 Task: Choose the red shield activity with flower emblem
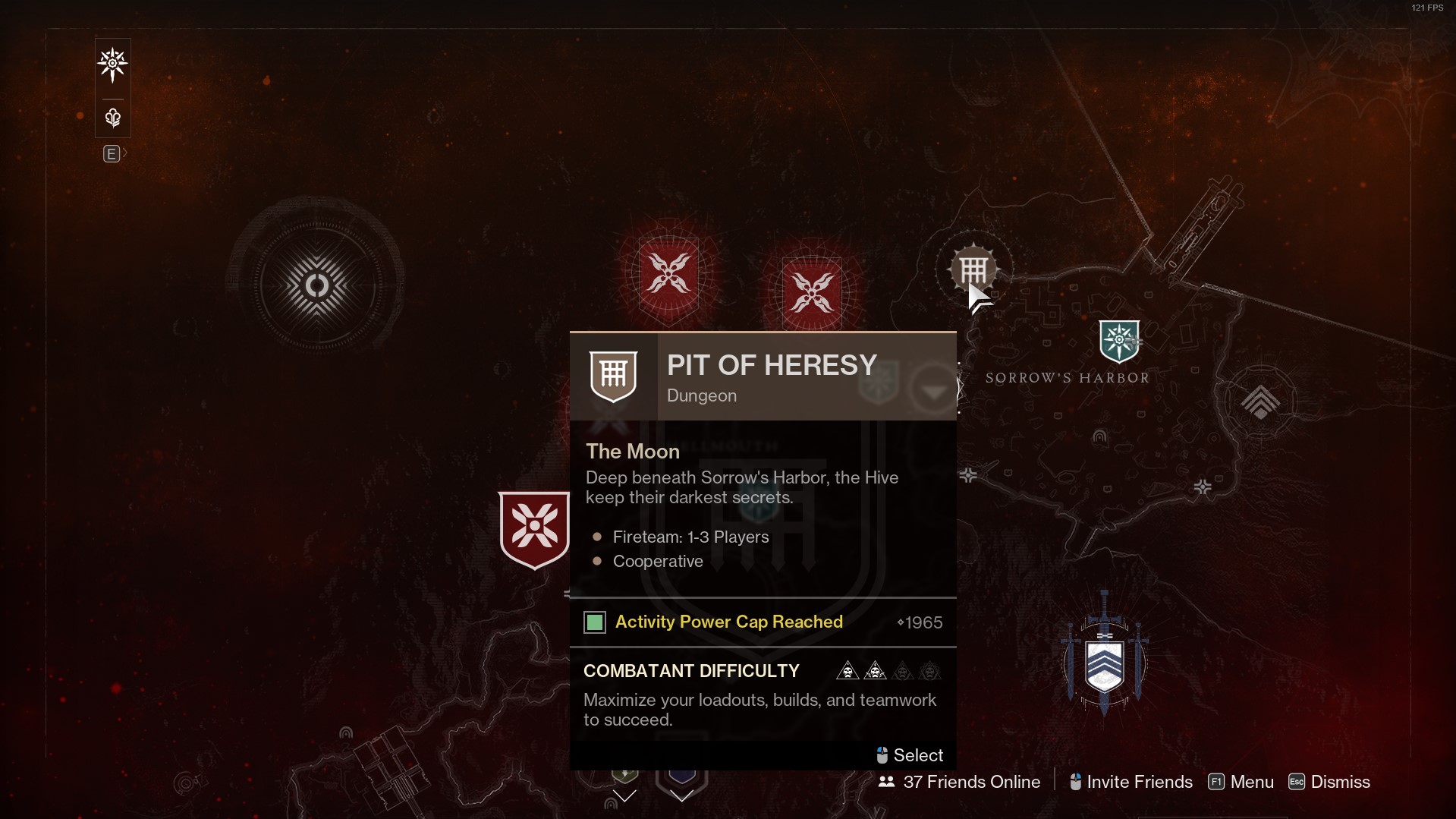tap(534, 528)
